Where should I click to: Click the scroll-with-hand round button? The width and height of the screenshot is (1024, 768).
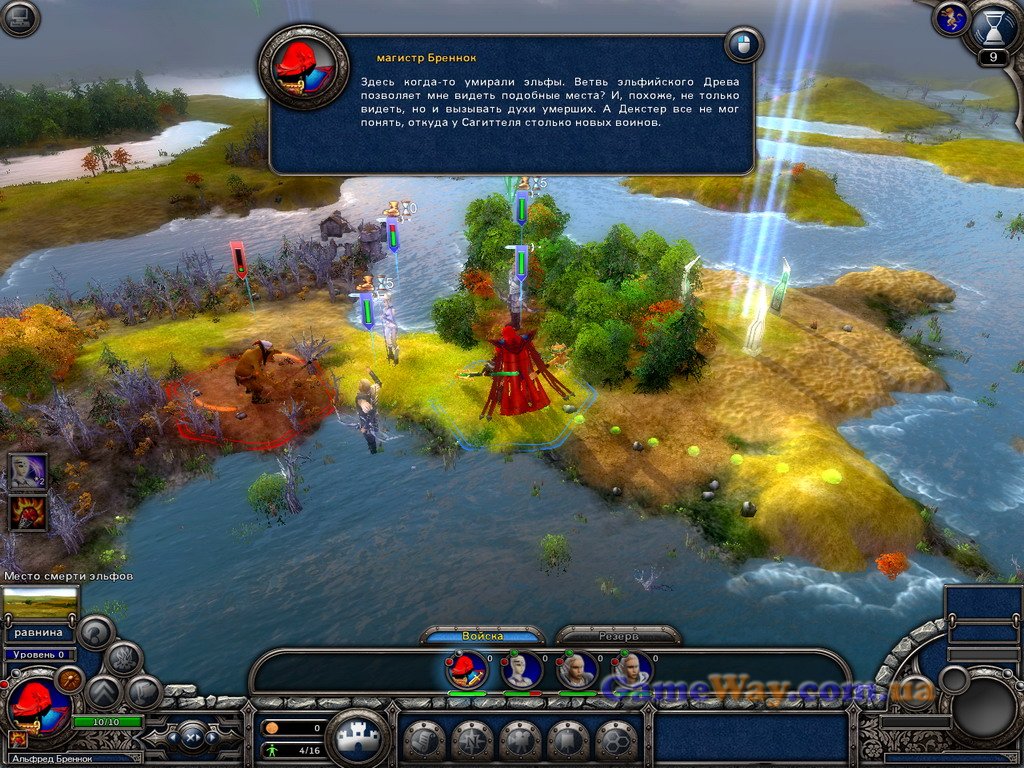[424, 741]
